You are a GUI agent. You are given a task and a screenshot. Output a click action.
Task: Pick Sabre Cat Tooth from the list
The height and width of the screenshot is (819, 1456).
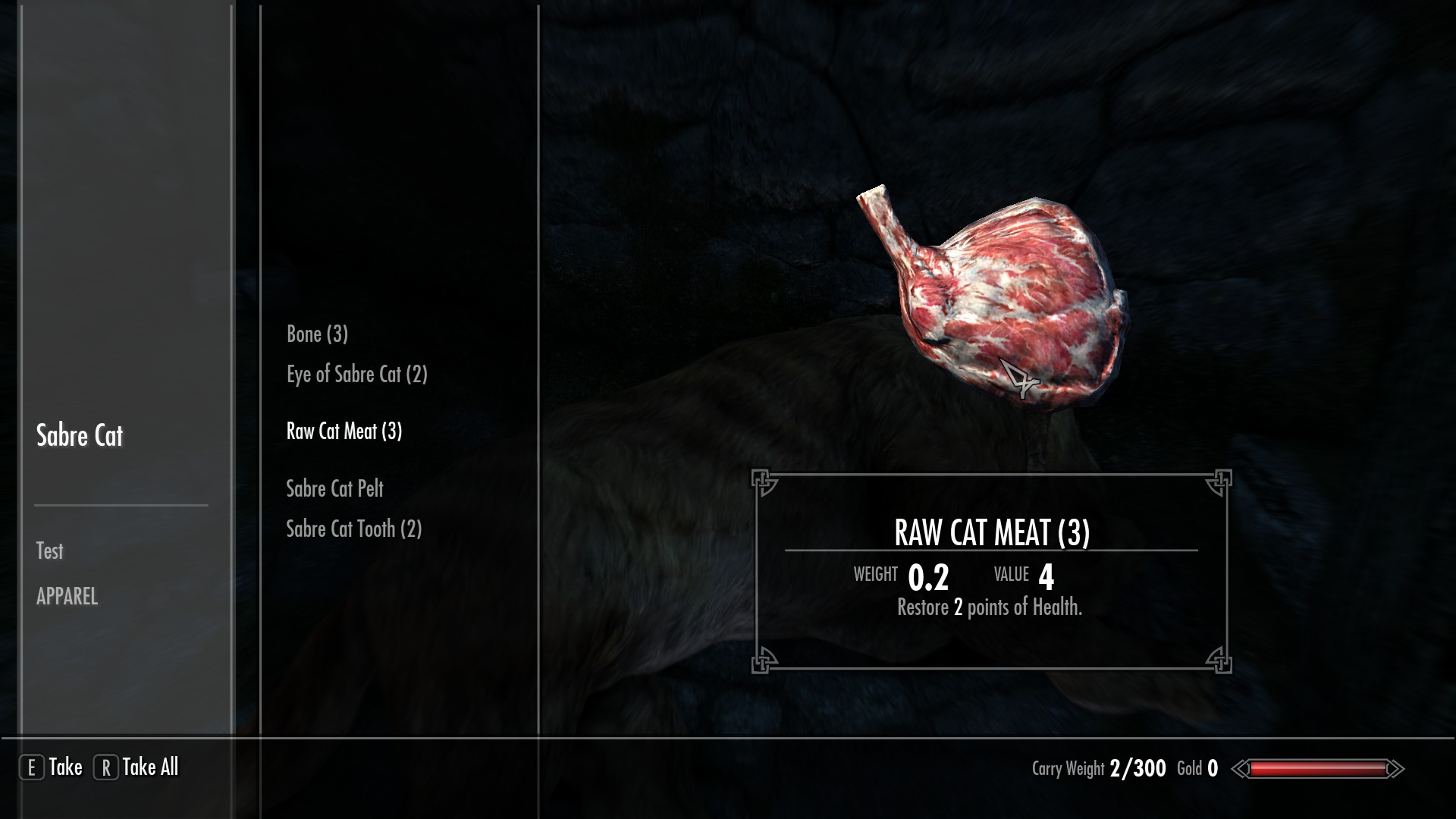pyautogui.click(x=353, y=529)
